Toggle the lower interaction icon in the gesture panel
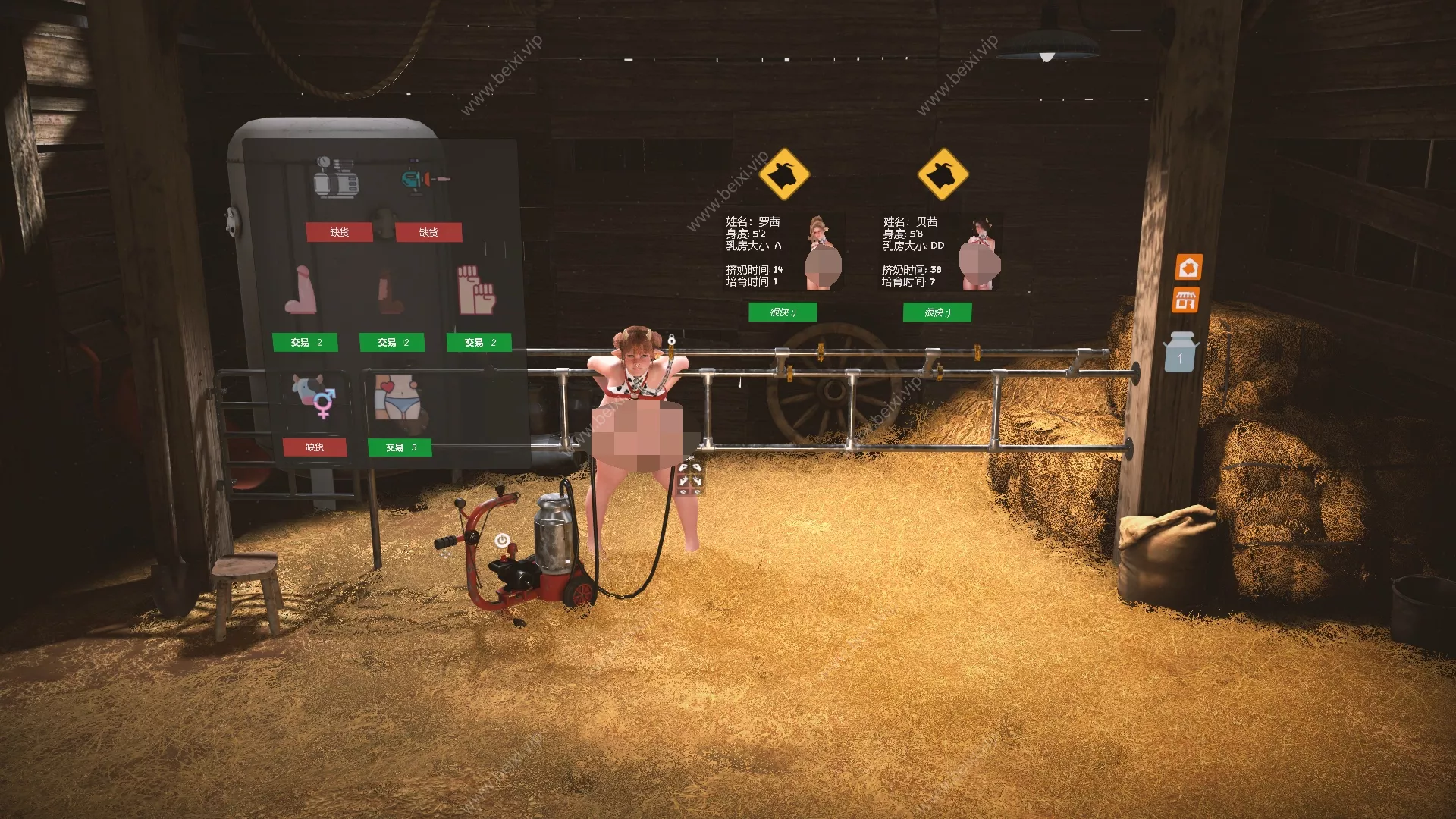This screenshot has height=819, width=1456. pos(682,491)
